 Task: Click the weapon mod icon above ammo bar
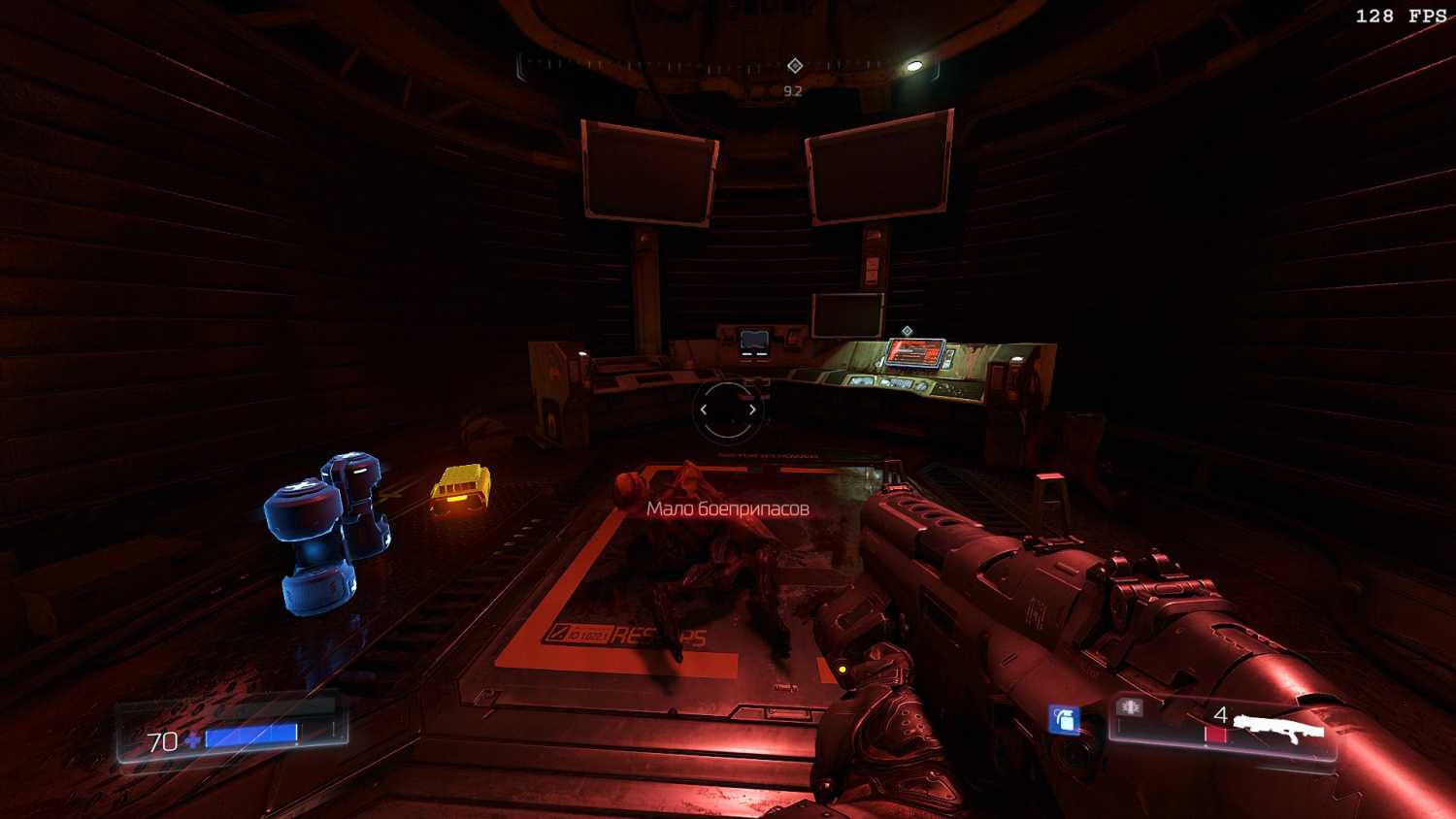pyautogui.click(x=1130, y=707)
